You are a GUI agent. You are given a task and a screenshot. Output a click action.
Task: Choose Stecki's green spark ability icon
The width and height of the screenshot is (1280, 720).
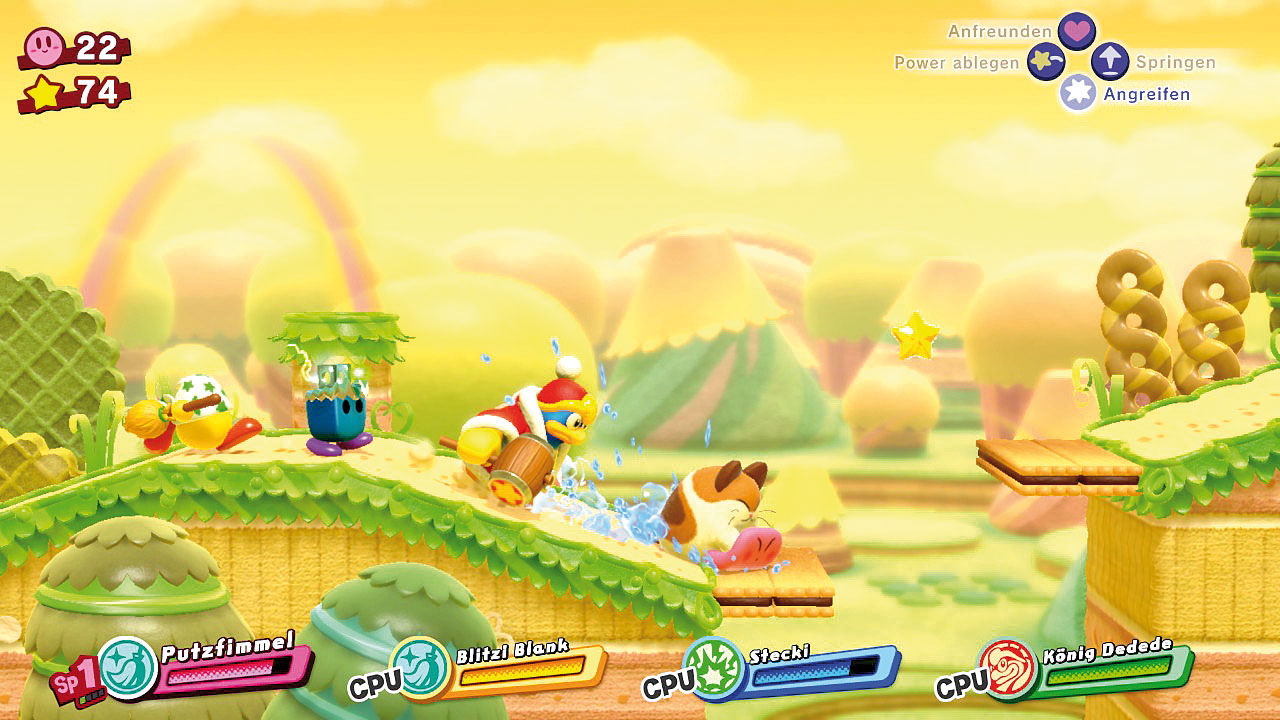[x=713, y=667]
